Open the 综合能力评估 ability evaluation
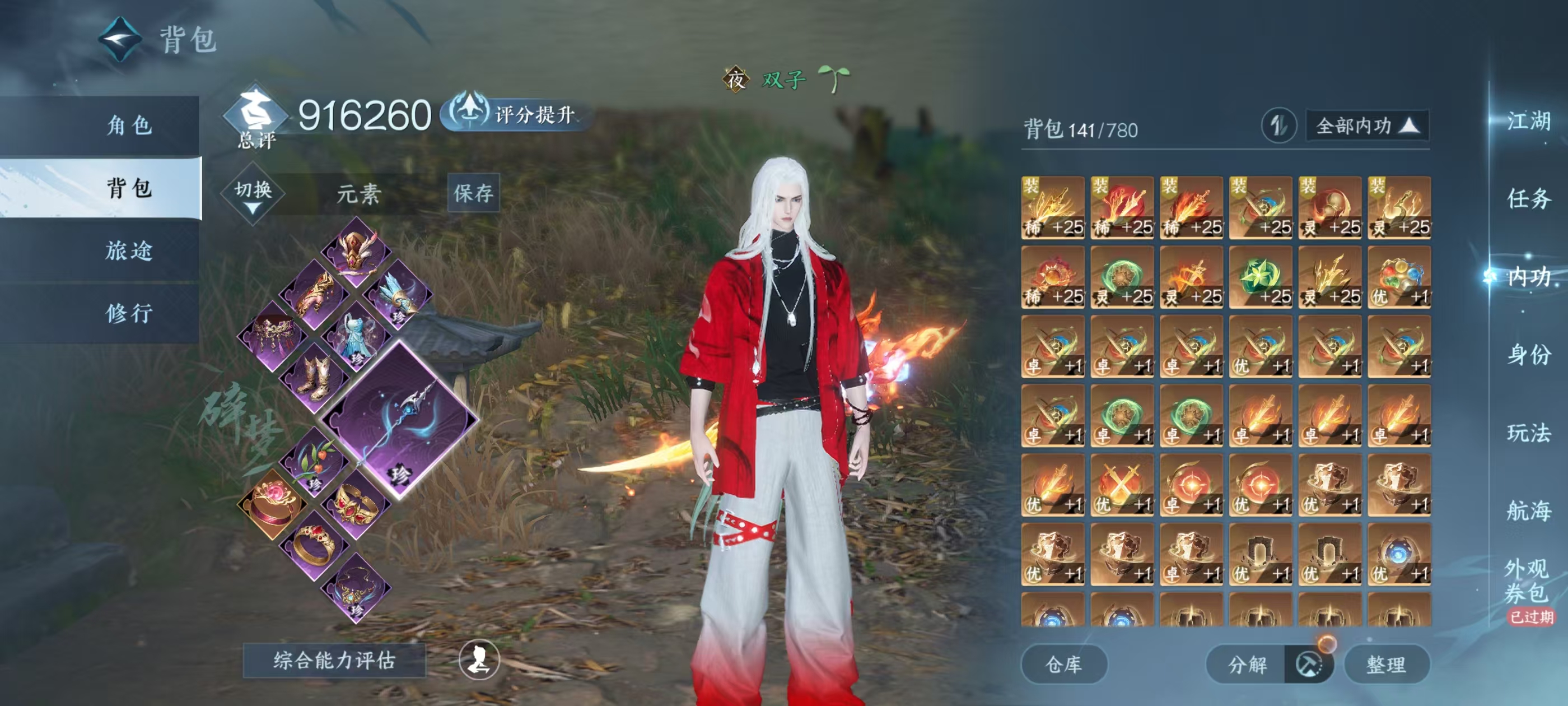 click(334, 659)
